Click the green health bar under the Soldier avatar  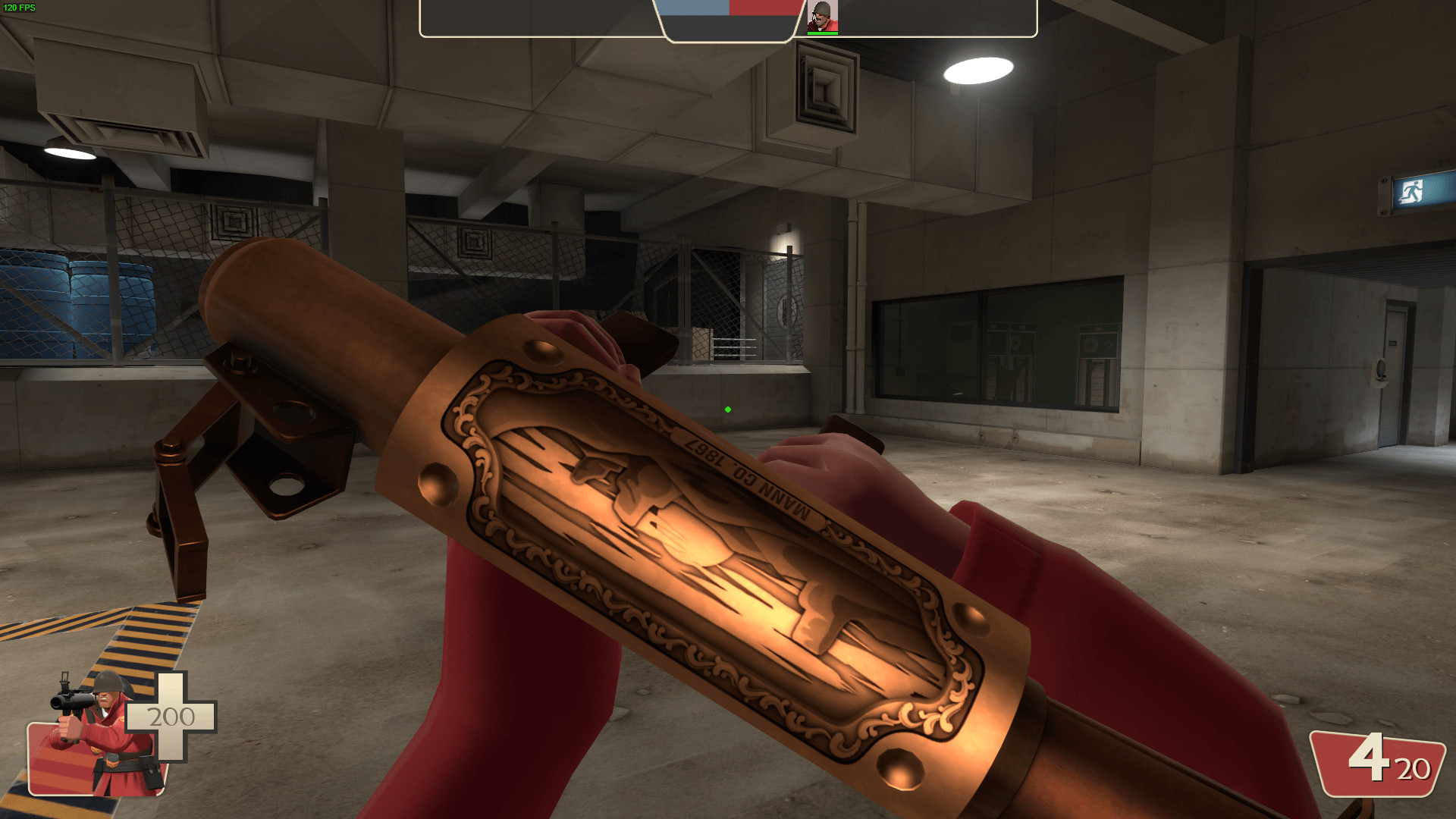(821, 33)
